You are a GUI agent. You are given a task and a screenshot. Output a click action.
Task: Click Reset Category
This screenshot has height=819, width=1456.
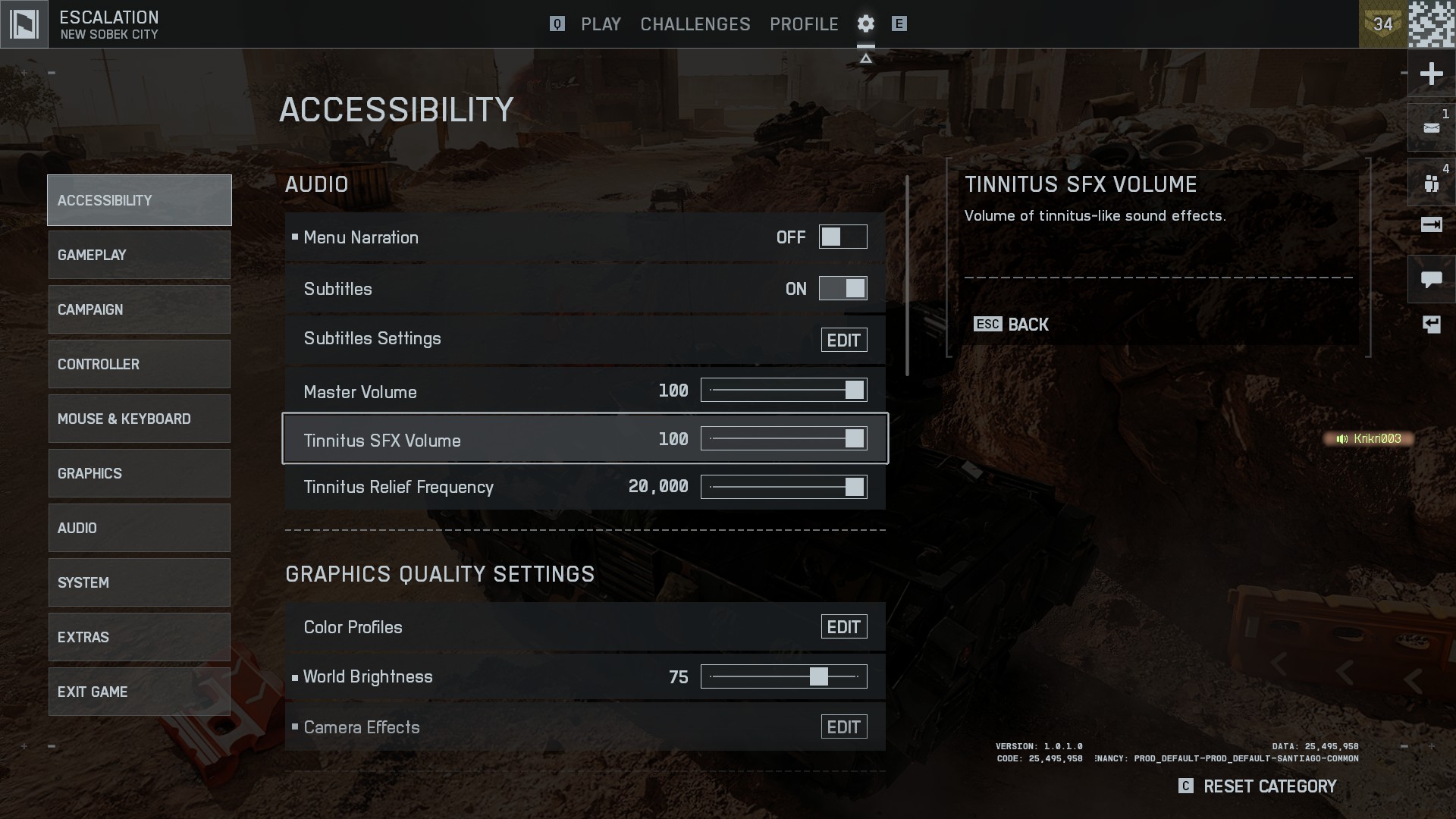[1269, 786]
